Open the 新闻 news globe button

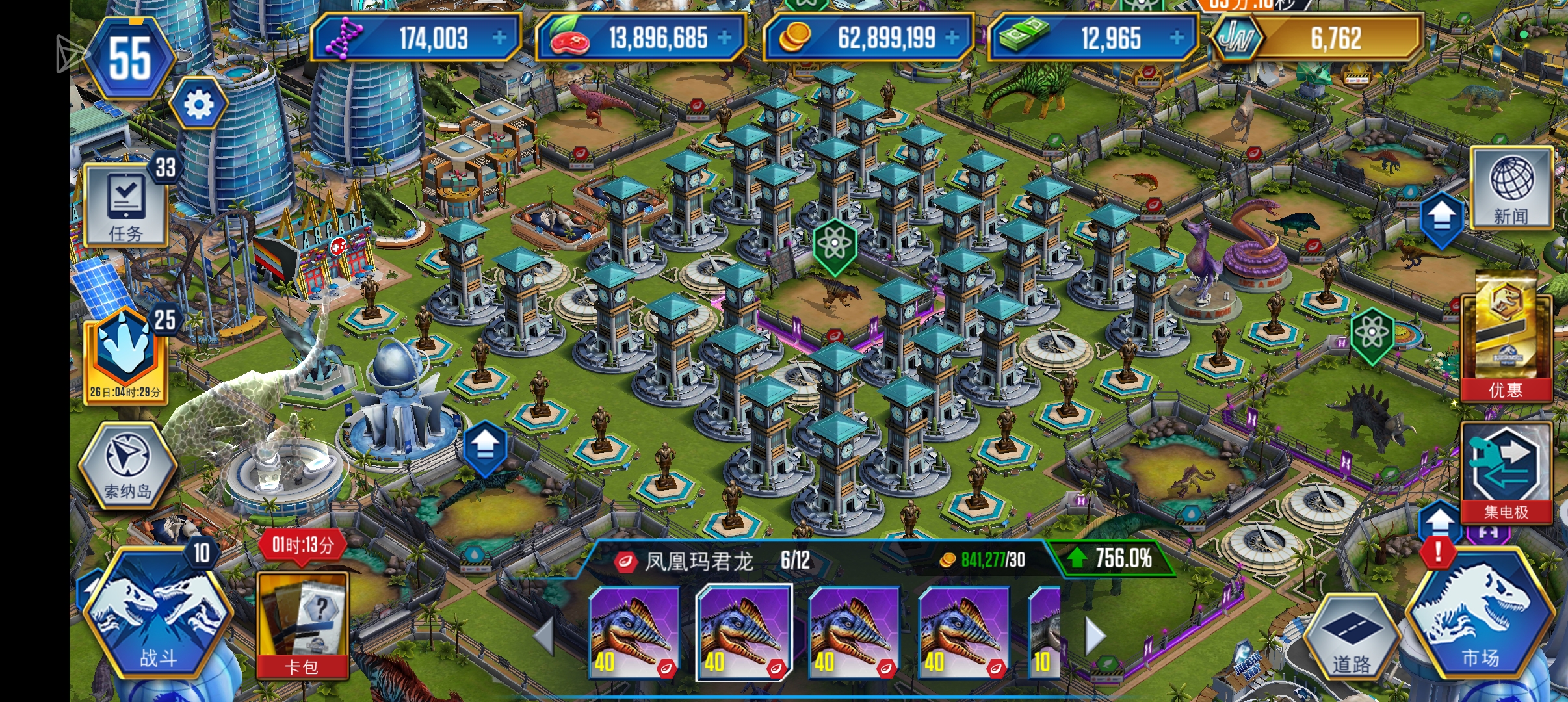[x=1511, y=188]
